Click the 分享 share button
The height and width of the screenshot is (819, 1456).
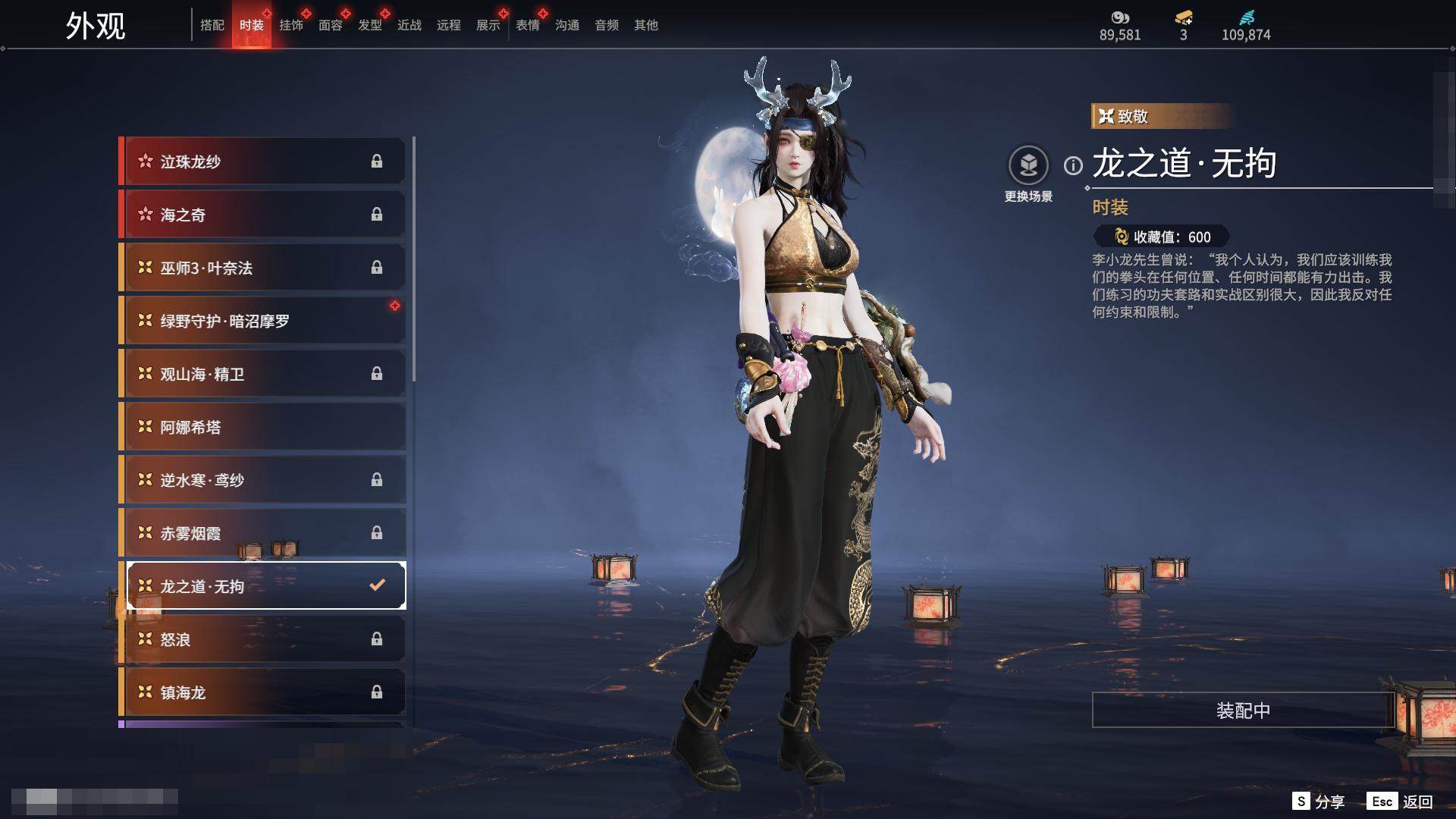tap(1319, 802)
